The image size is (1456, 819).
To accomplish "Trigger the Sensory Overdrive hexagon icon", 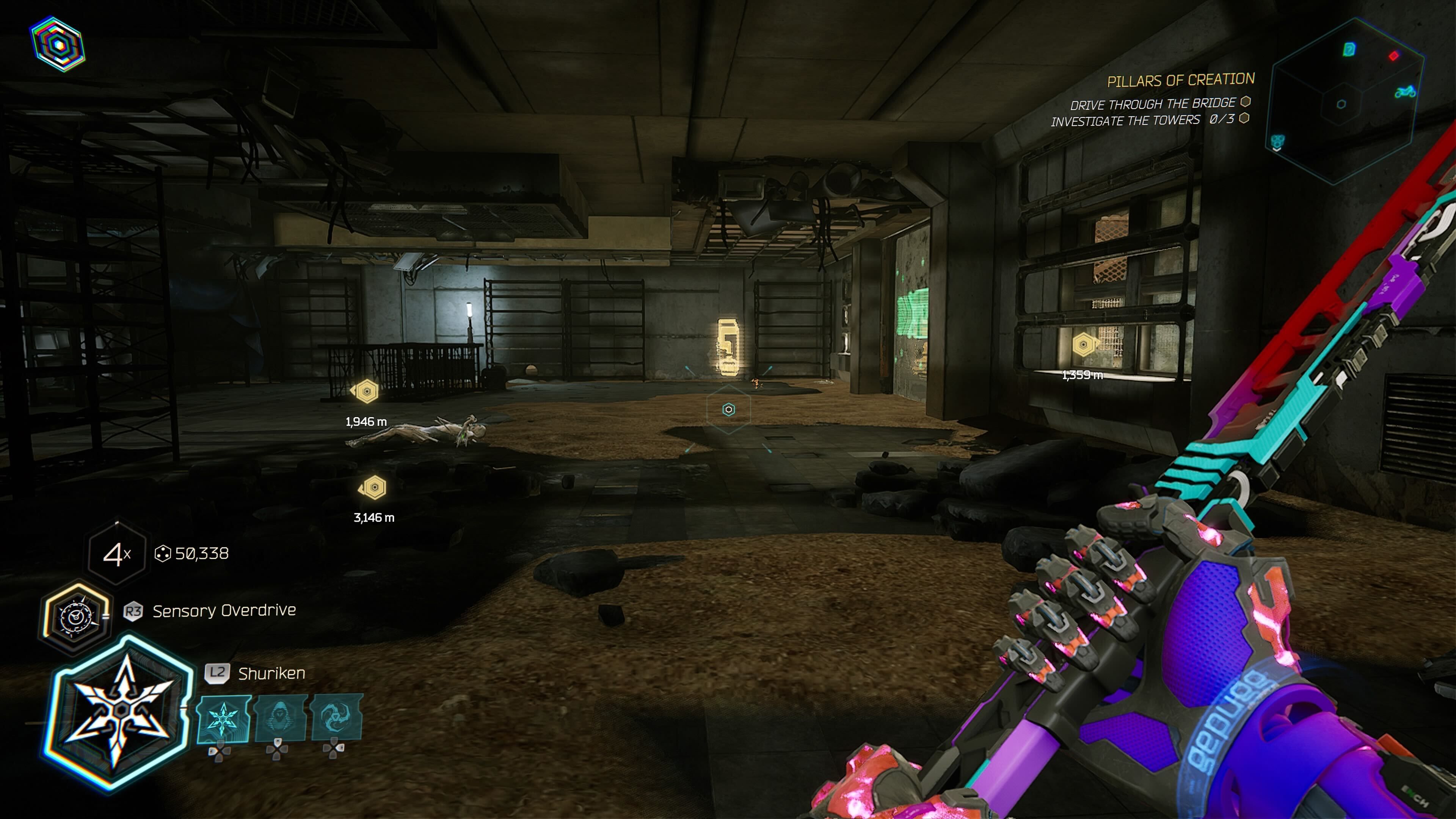I will 75,617.
